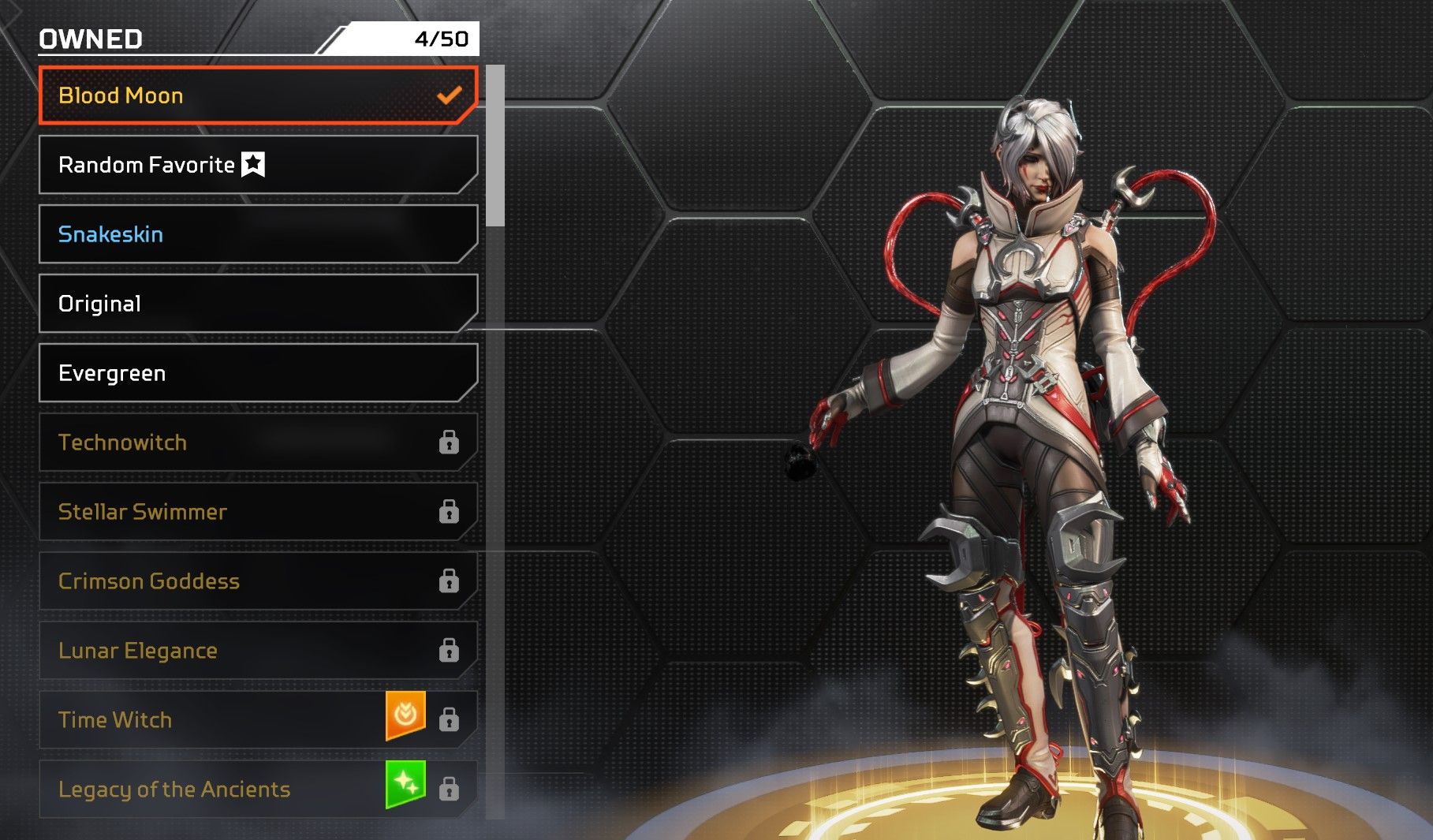Image resolution: width=1433 pixels, height=840 pixels.
Task: Preview the locked Technowitch skin
Action: [x=257, y=442]
